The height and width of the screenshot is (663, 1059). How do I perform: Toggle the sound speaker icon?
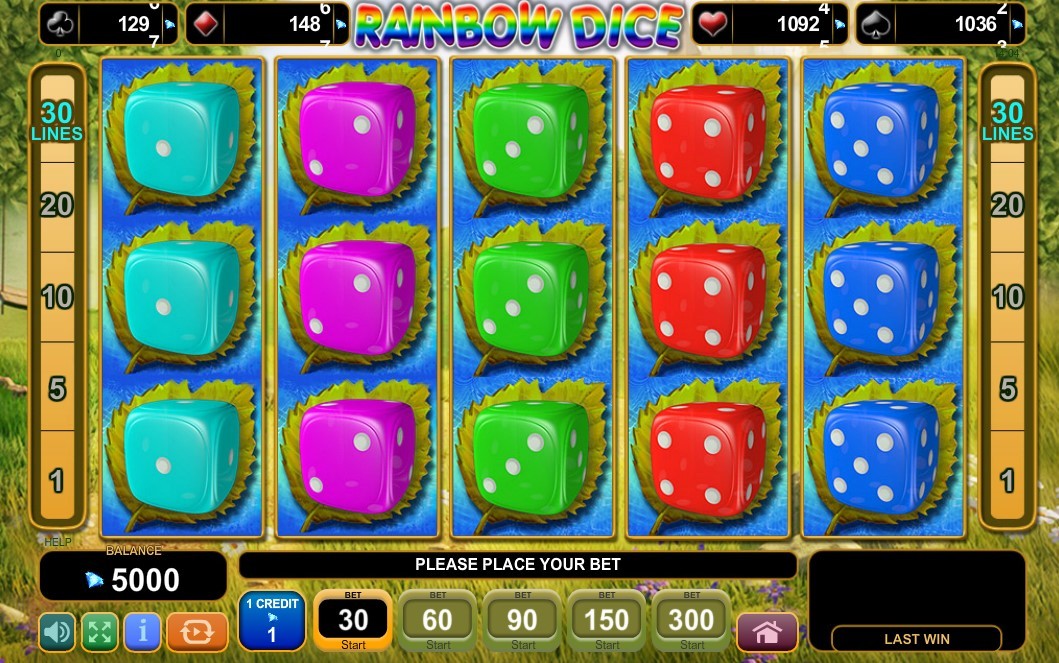[x=57, y=631]
